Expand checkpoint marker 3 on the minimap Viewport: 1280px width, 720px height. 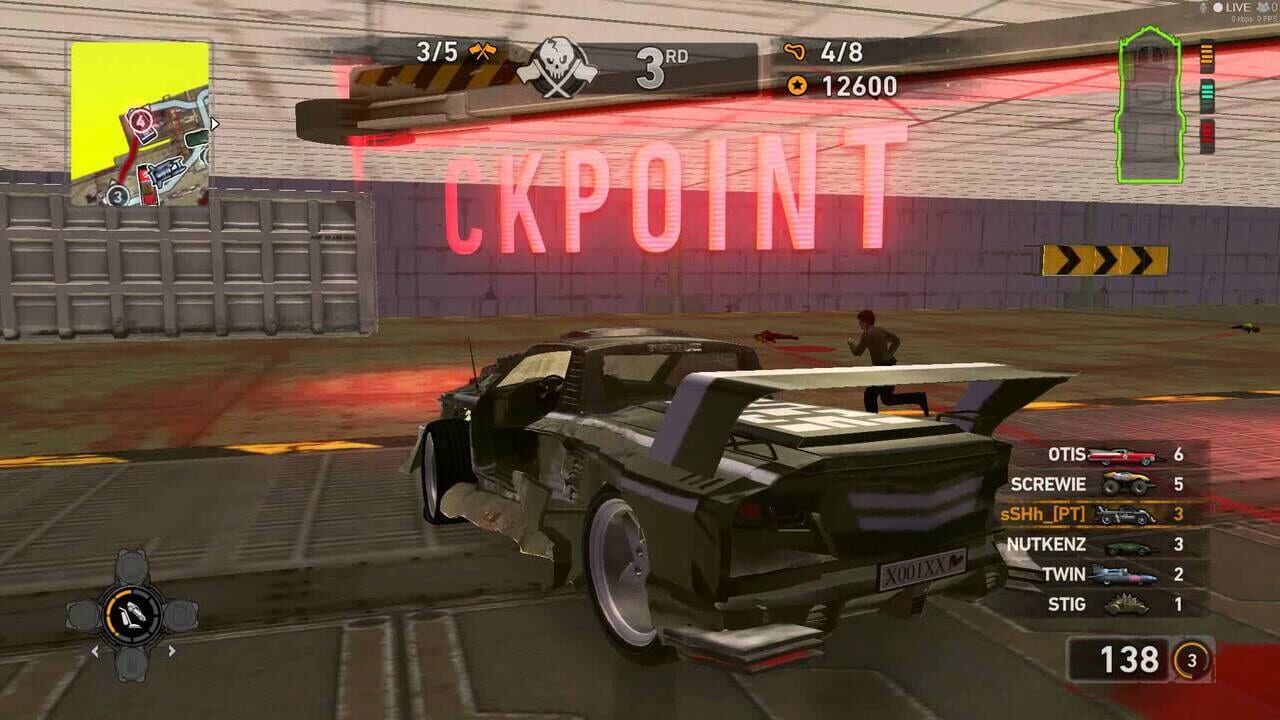pos(117,195)
